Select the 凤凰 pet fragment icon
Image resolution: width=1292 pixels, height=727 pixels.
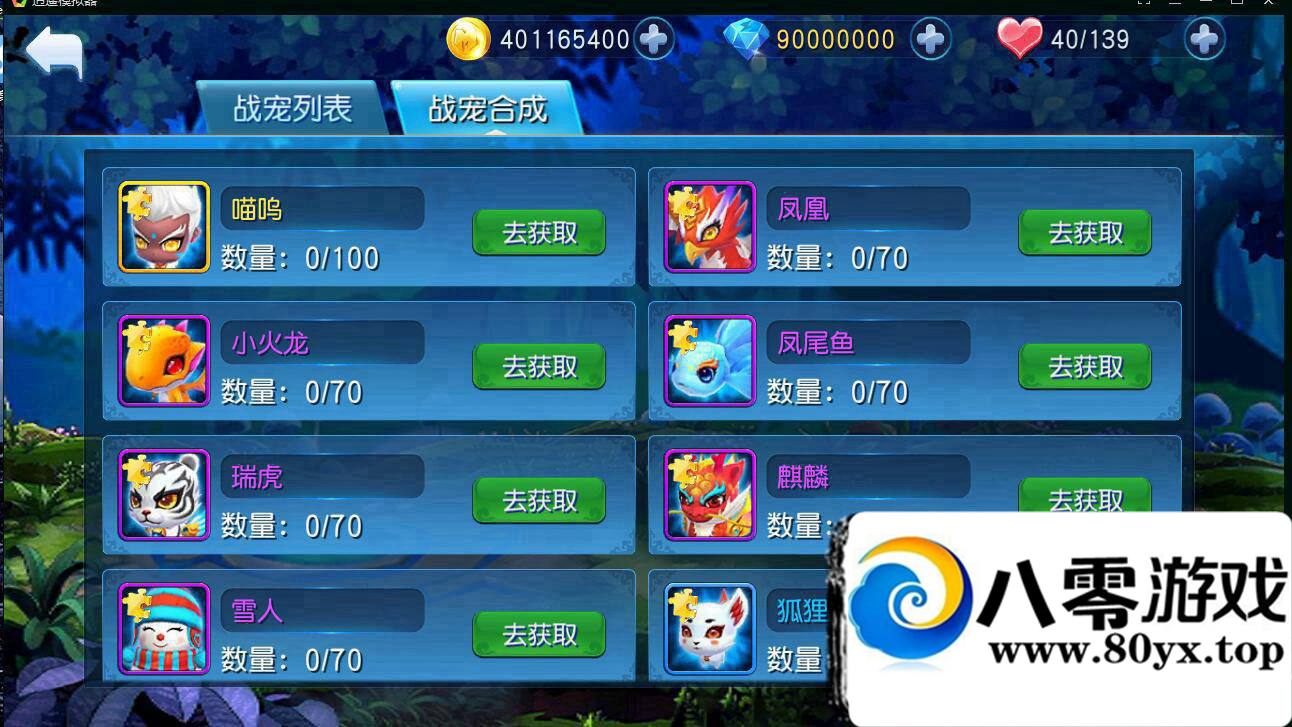710,227
